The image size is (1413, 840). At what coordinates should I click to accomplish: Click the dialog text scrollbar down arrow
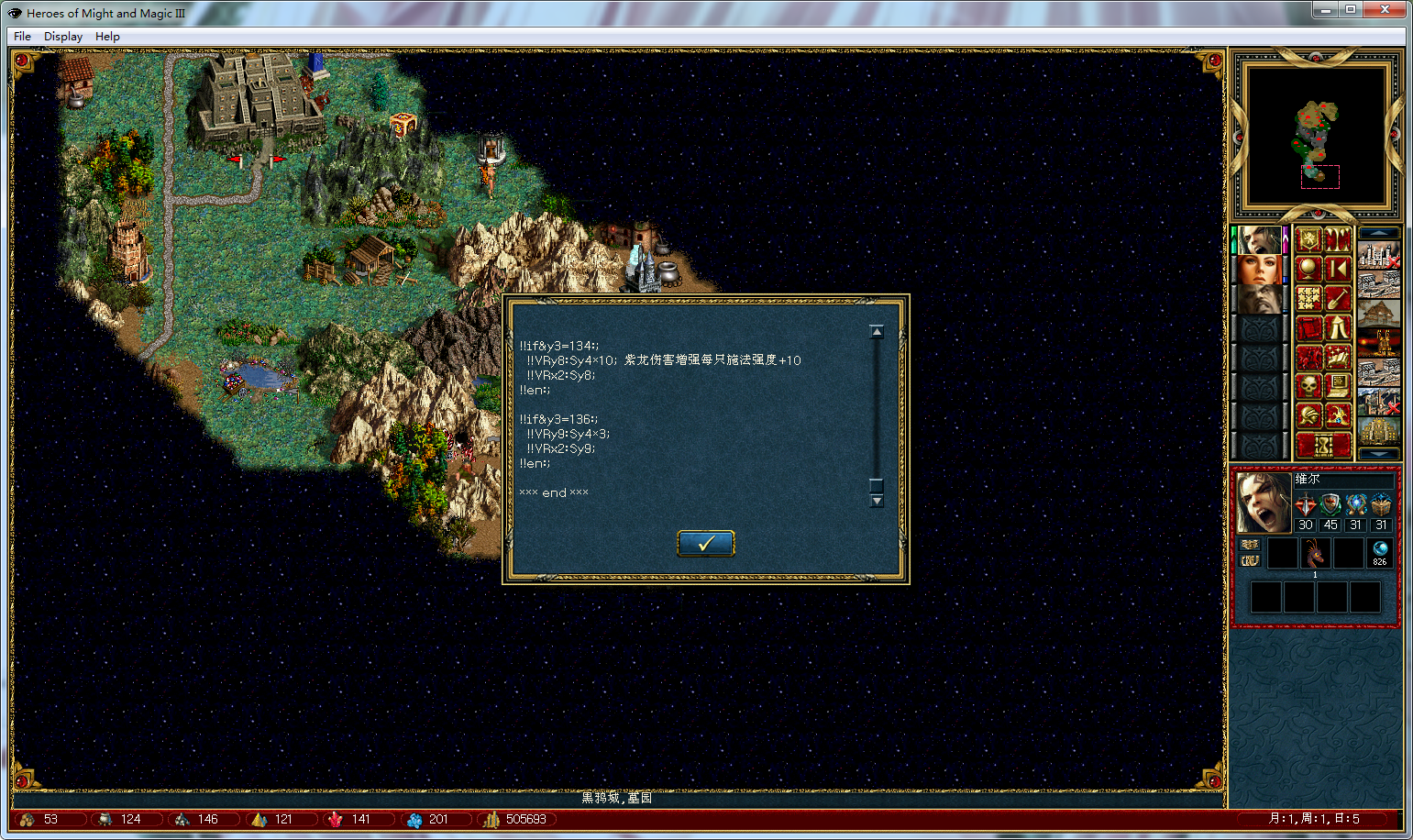(877, 501)
